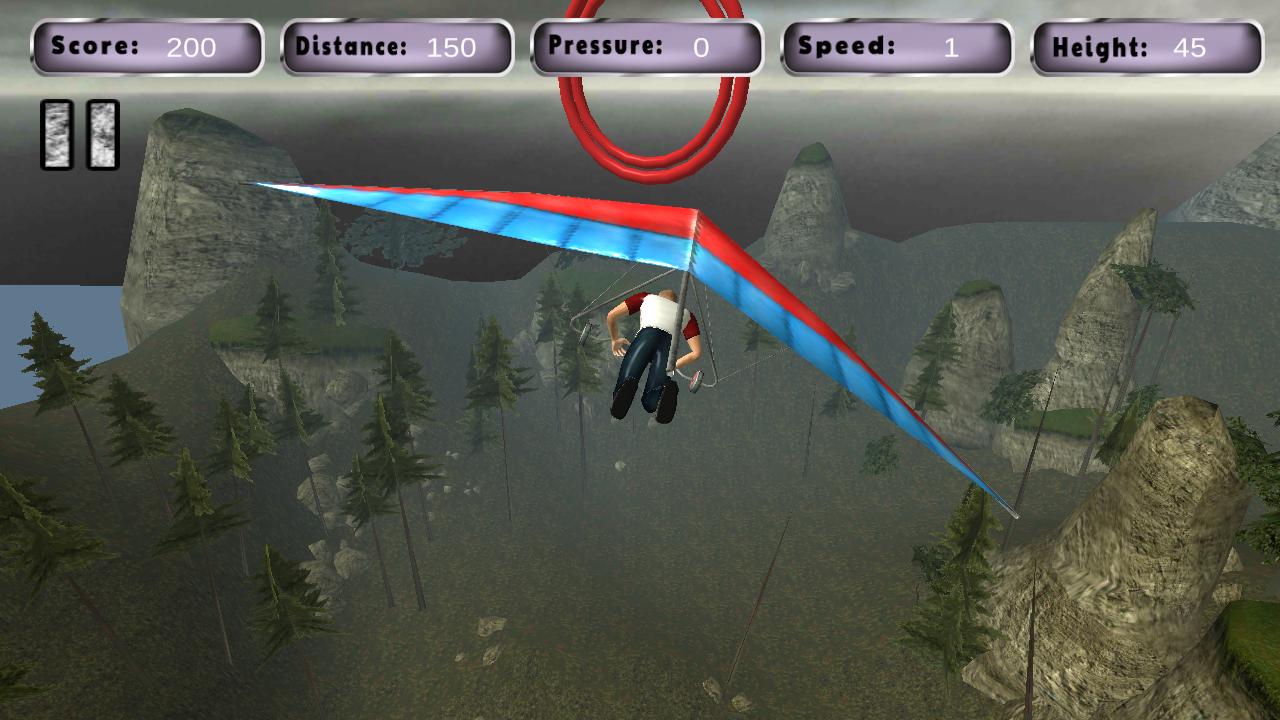Click the Pressure indicator showing 0
Viewport: 1280px width, 720px height.
click(x=647, y=47)
